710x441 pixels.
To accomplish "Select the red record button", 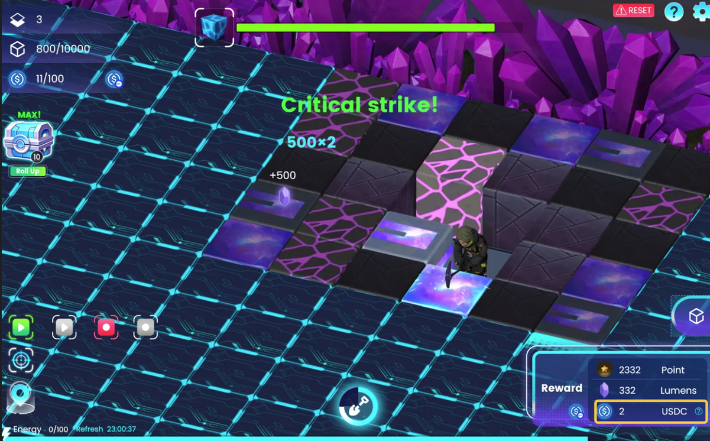I will click(105, 327).
